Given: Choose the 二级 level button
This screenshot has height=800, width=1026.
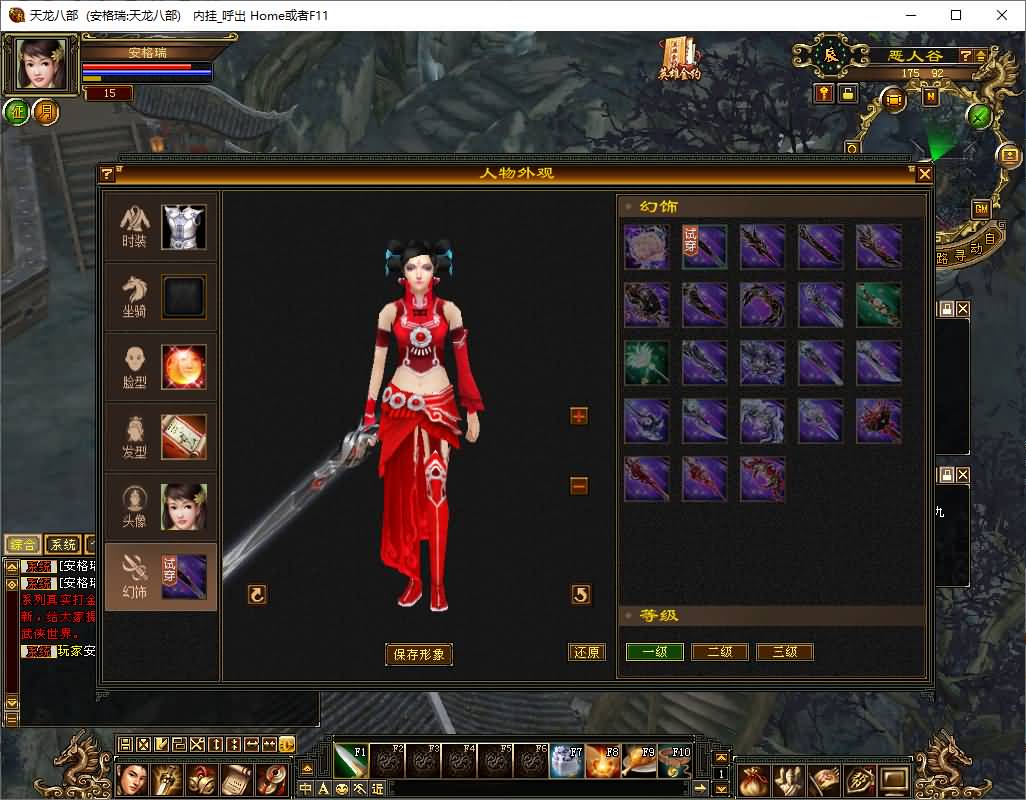Looking at the screenshot, I should [x=720, y=652].
